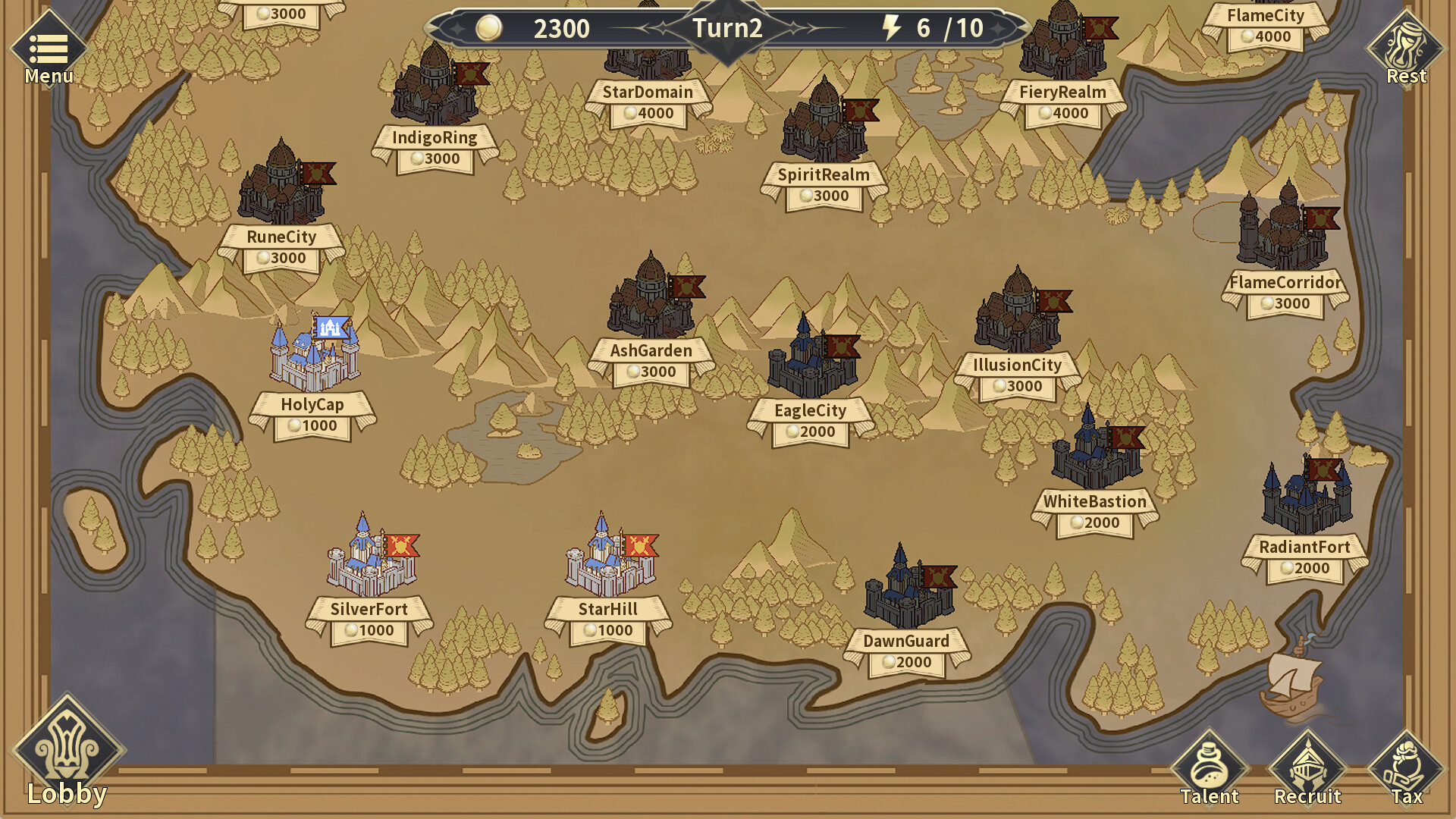Viewport: 1456px width, 819px height.
Task: Select the HolyCap castle
Action: pos(315,356)
